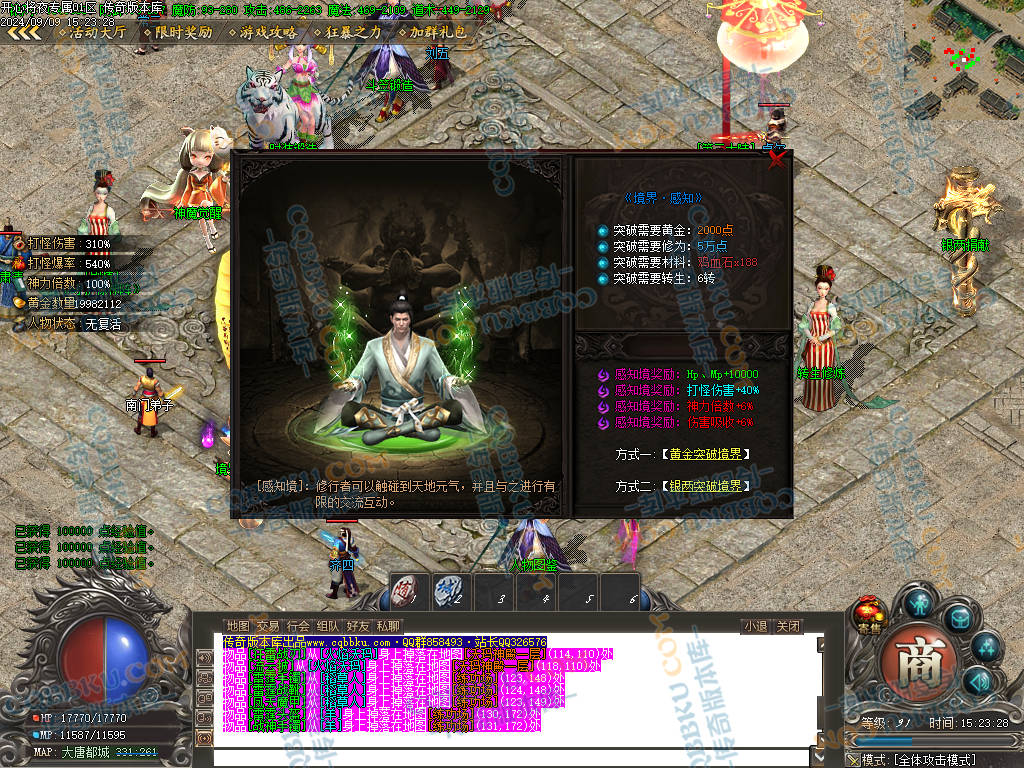Click the 关闭 button above chat
1024x768 pixels.
788,627
